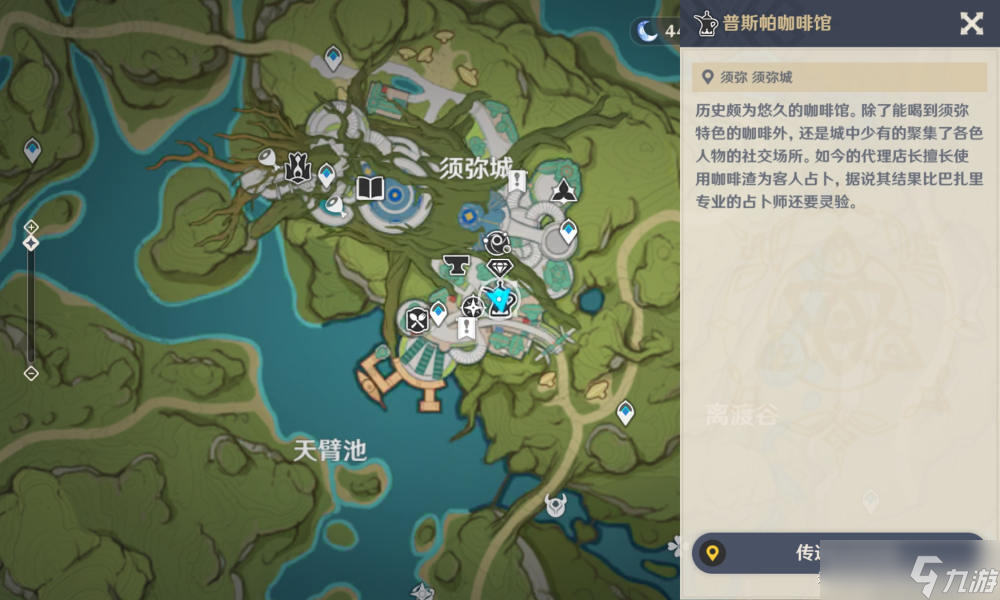Select the three-leaf crafting bench marker

pos(565,191)
